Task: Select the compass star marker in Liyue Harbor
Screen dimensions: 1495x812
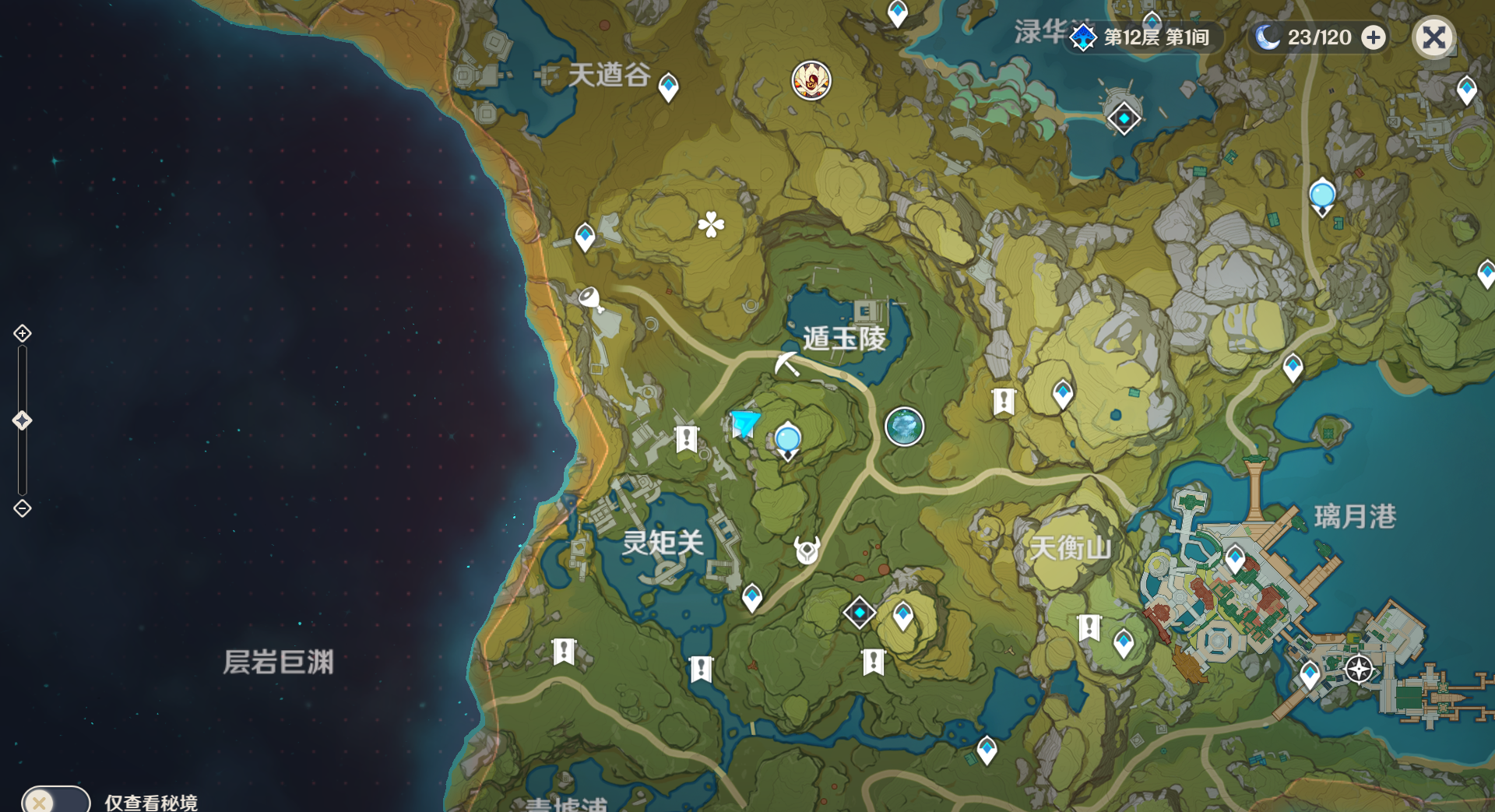Action: tap(1359, 669)
